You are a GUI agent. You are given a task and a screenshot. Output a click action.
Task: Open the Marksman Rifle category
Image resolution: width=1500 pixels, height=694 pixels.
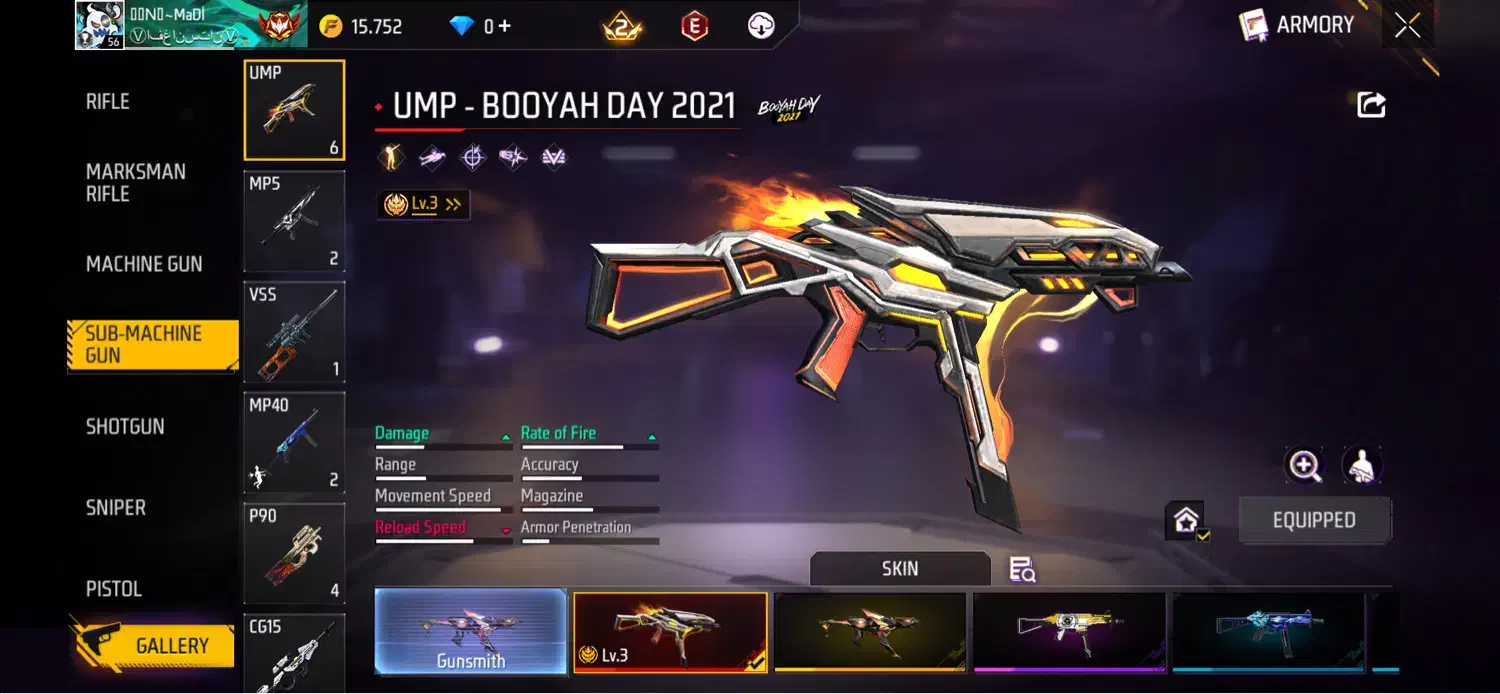pos(135,183)
